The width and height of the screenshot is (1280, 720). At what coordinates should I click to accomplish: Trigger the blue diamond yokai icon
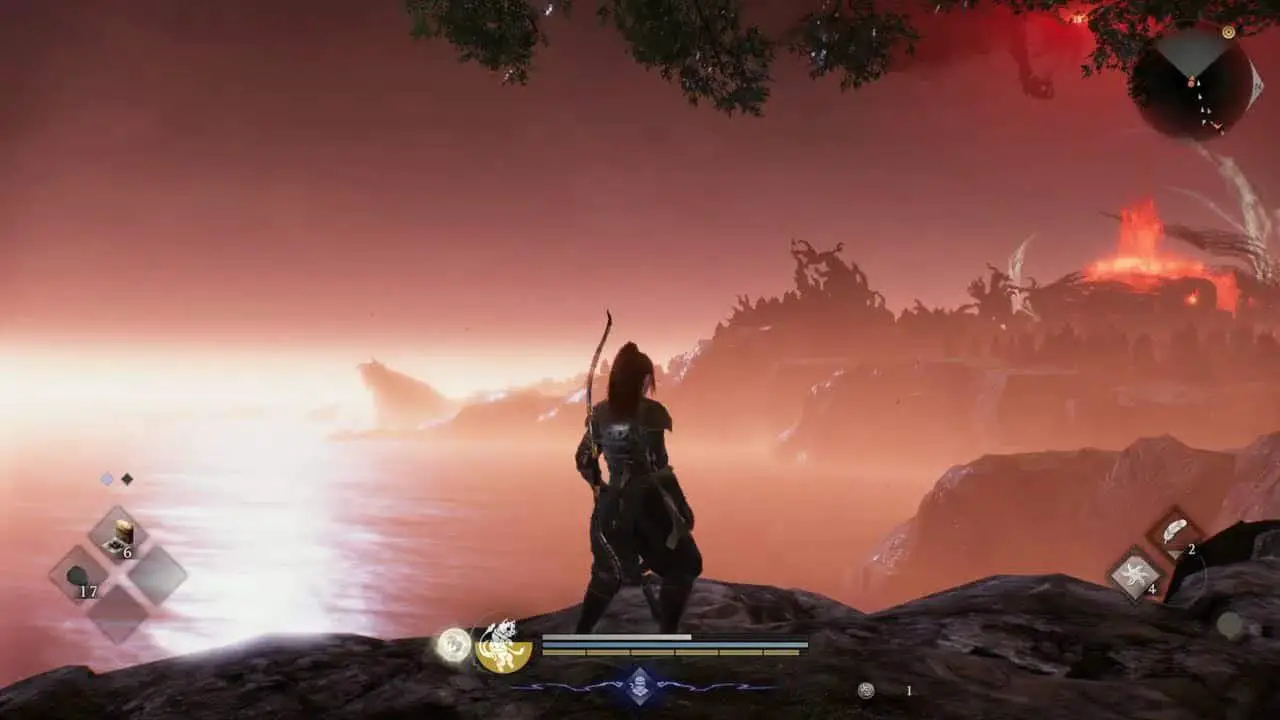coord(641,686)
